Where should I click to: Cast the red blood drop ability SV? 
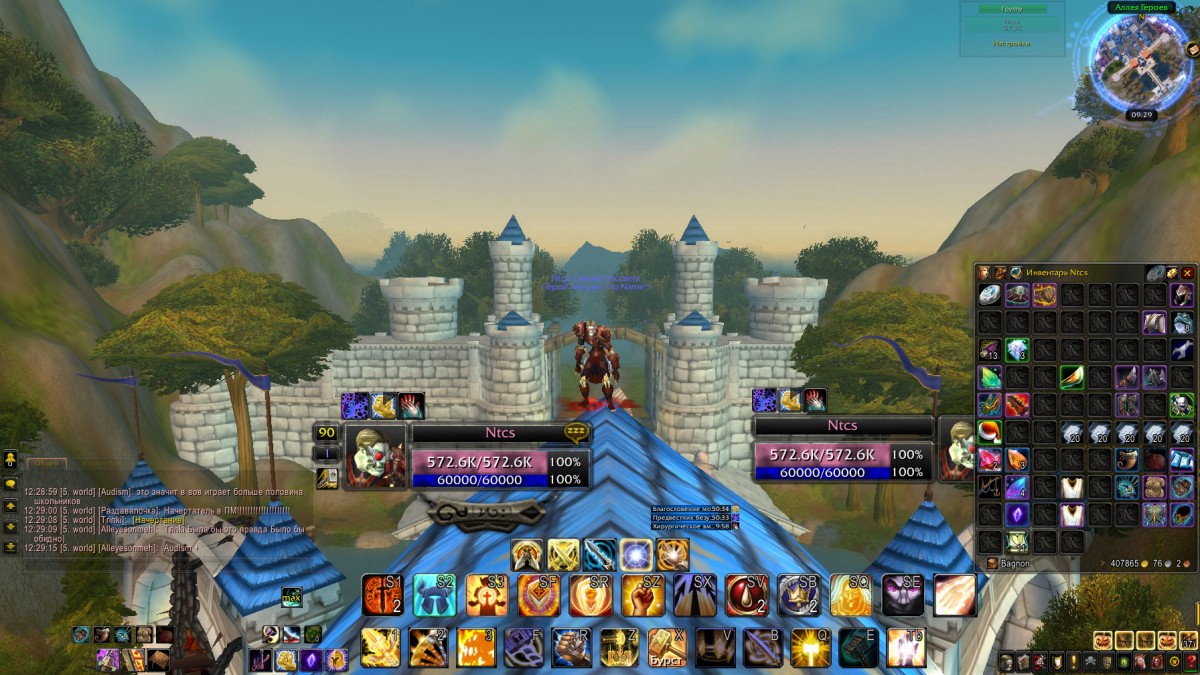(747, 595)
